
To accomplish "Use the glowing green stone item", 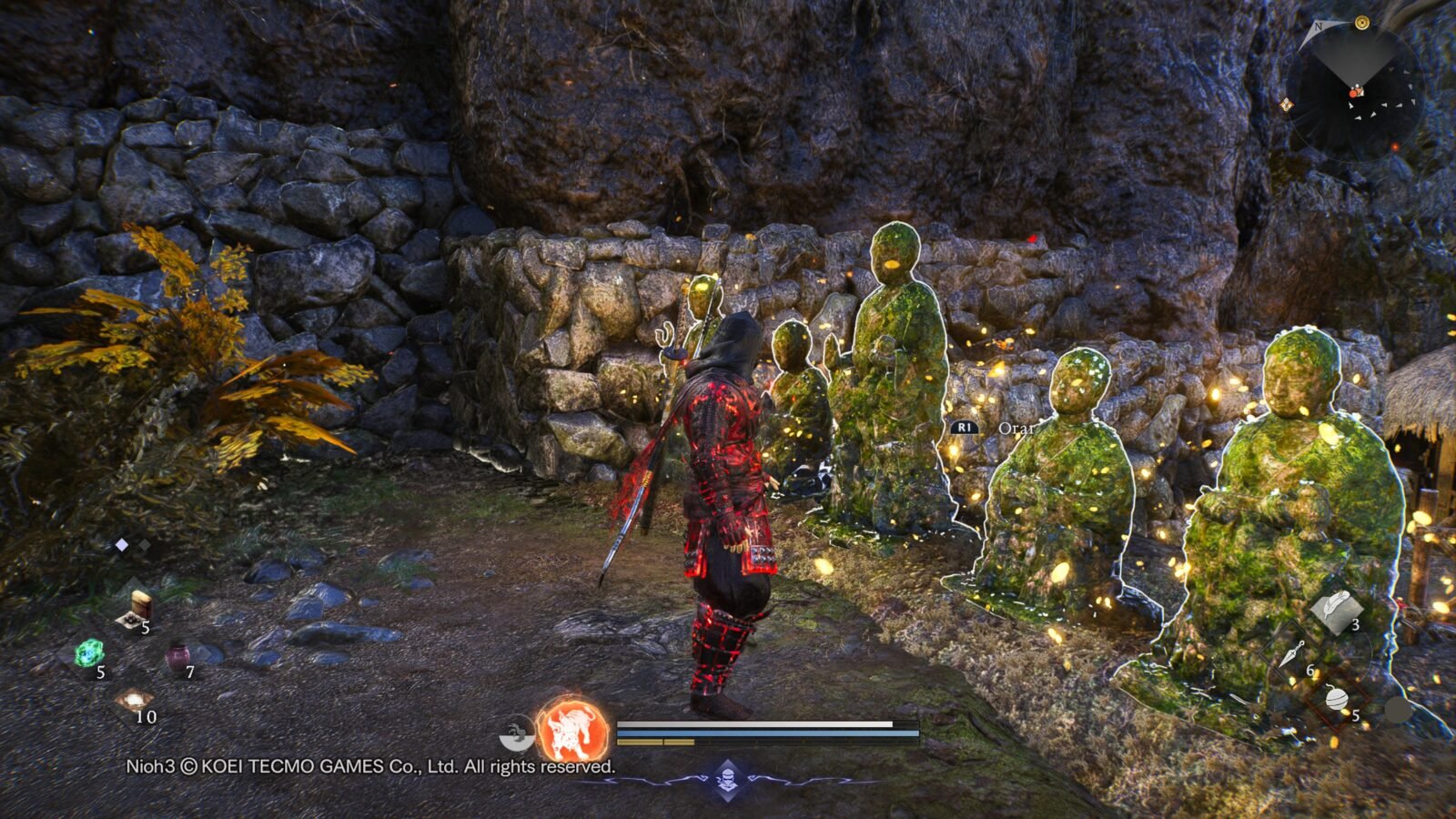I will (x=89, y=653).
